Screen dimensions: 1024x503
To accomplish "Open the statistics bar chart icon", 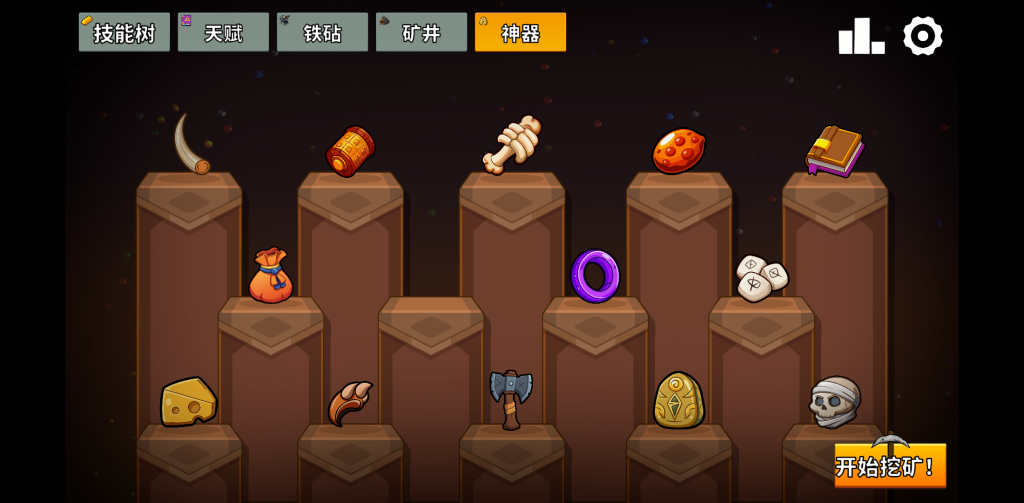I will (861, 36).
